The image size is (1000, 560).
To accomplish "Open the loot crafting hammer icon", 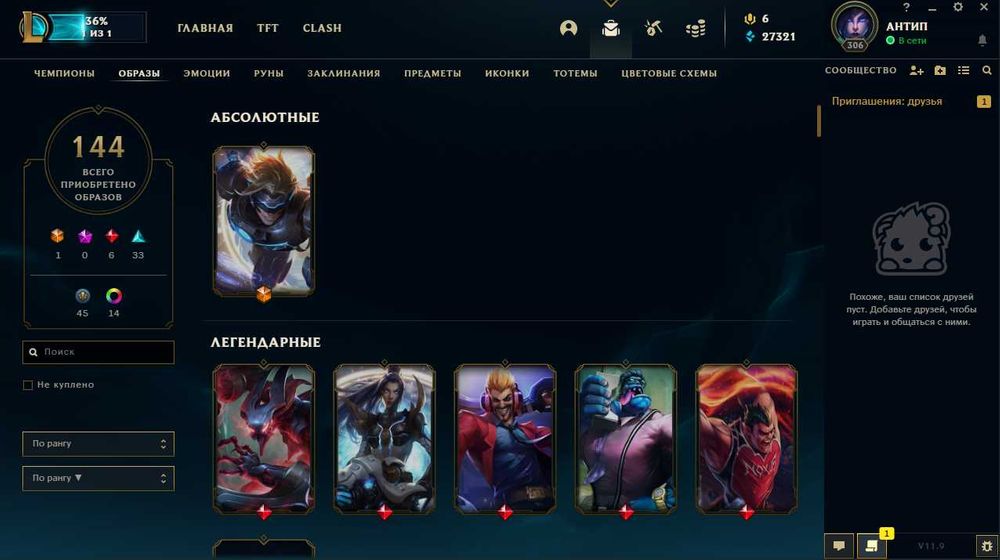I will click(x=653, y=28).
